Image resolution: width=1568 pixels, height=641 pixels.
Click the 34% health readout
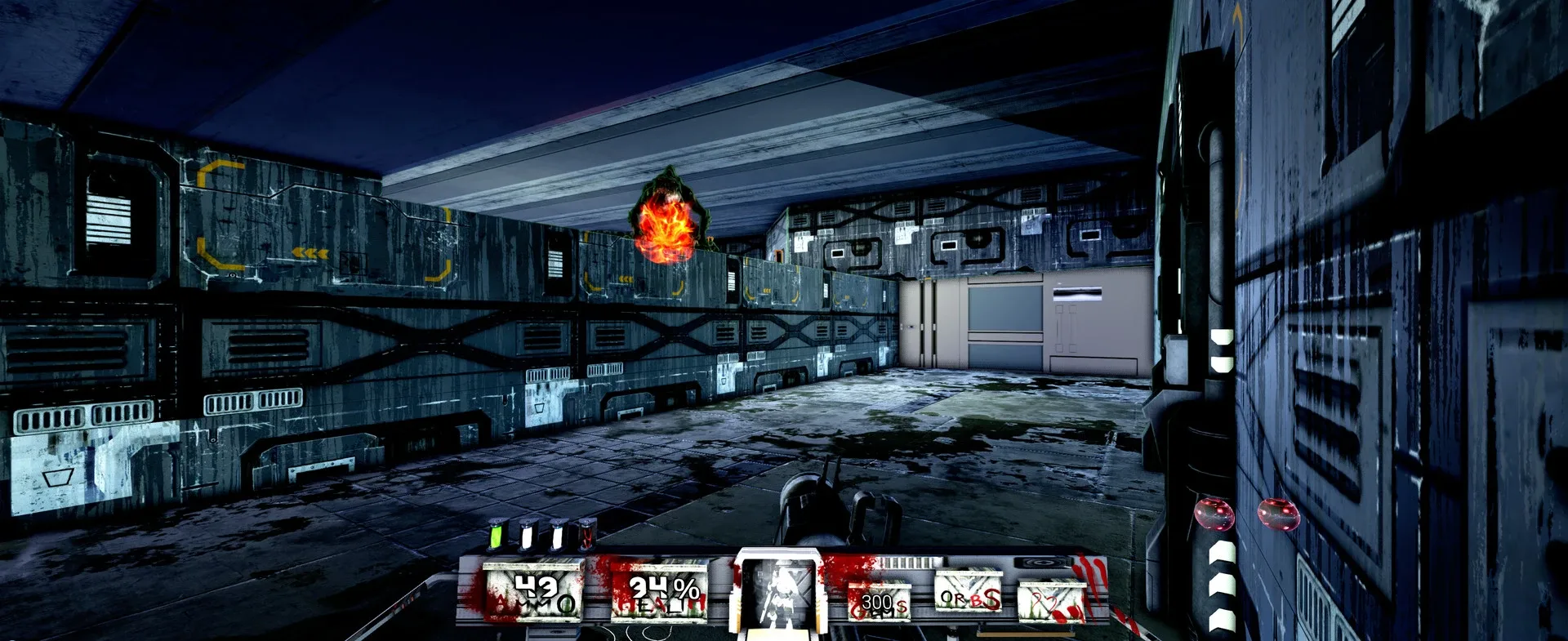pyautogui.click(x=663, y=586)
